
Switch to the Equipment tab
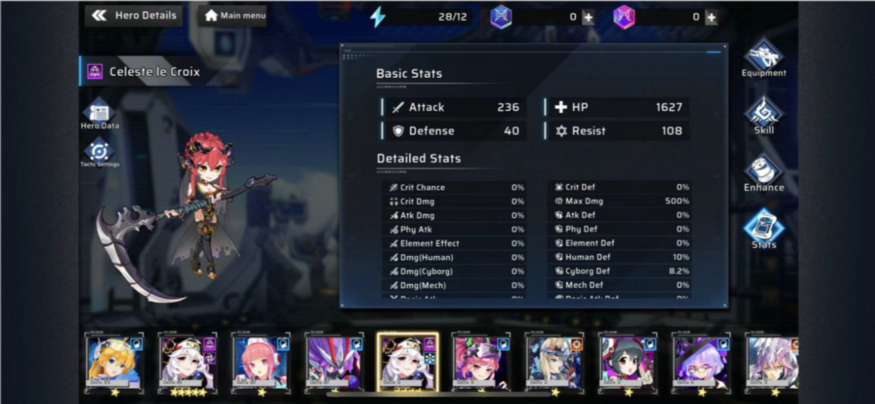click(763, 58)
